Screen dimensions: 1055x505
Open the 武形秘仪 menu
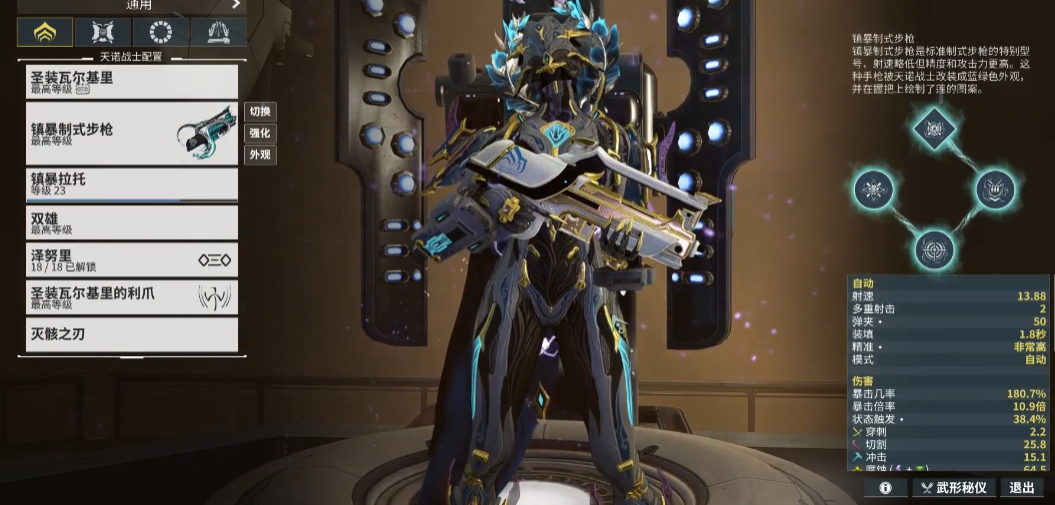pyautogui.click(x=953, y=488)
